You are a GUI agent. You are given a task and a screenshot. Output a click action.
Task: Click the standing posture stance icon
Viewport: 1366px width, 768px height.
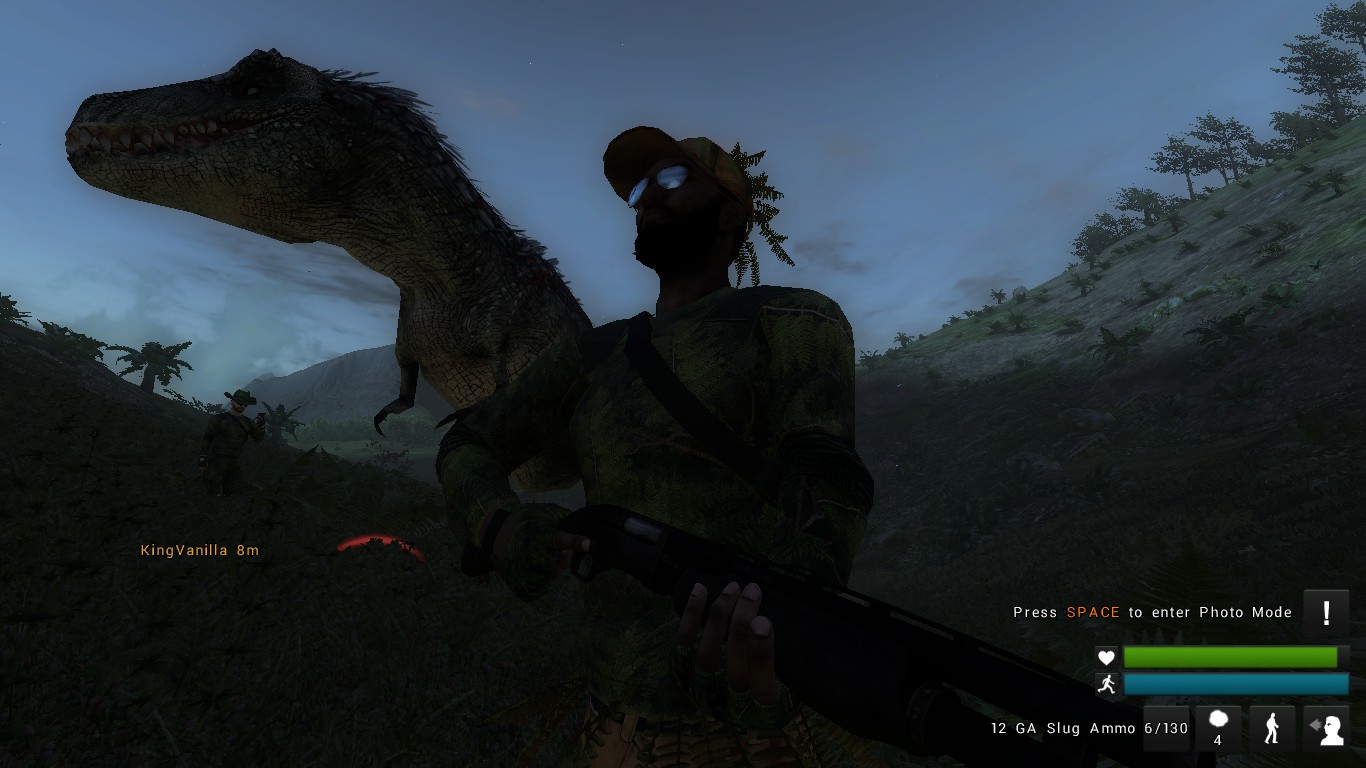coord(1272,727)
